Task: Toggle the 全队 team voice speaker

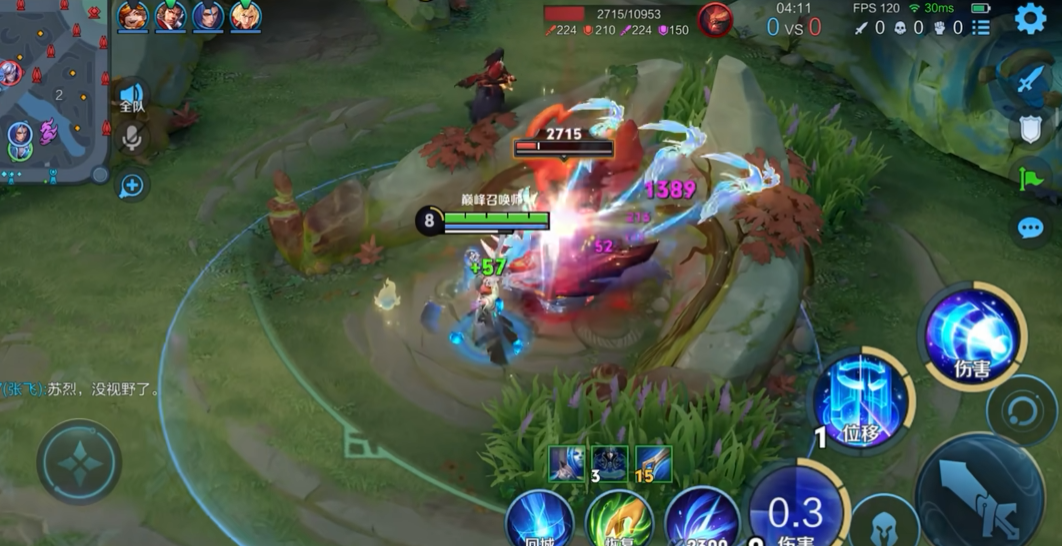Action: tap(132, 97)
